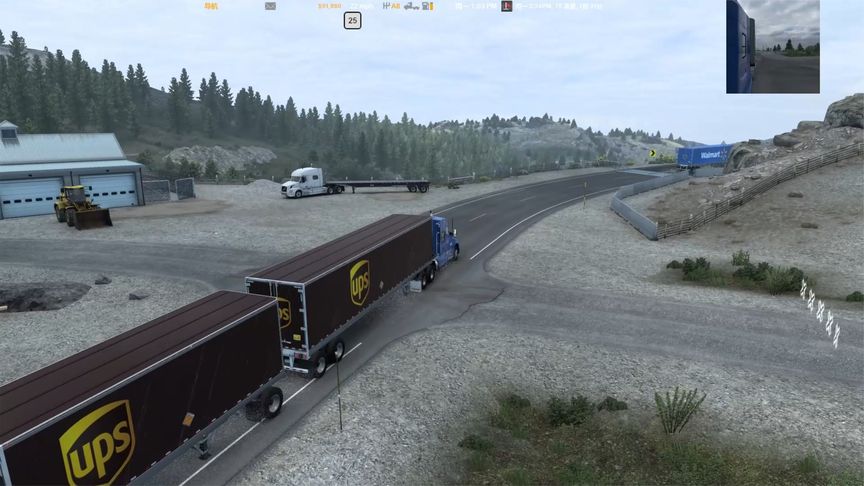The height and width of the screenshot is (486, 864).
Task: Click the rear-view mirror display
Action: point(773,47)
